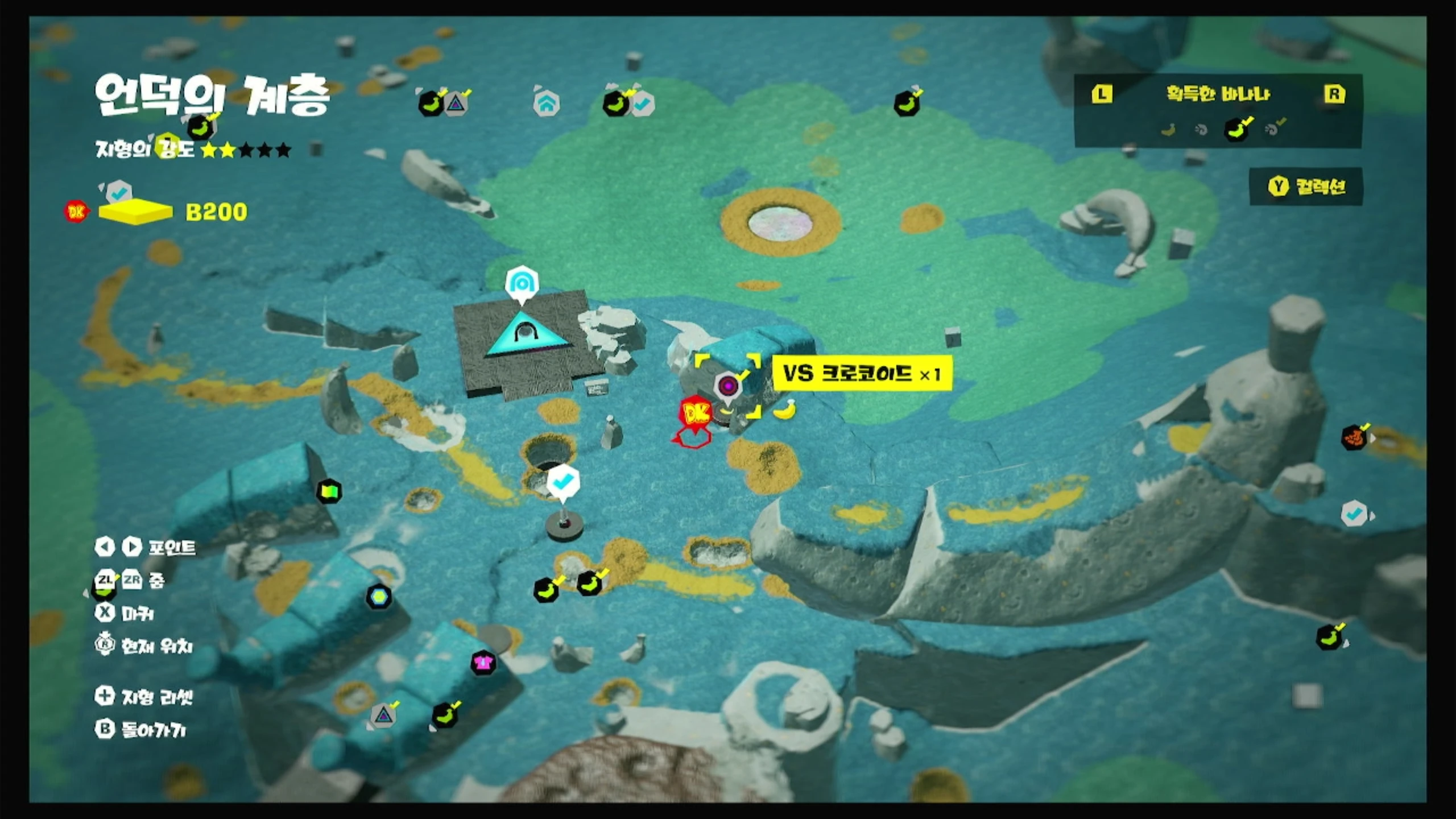
Task: Select the white checkmark checkpoint marker above the pedestal
Action: click(x=563, y=482)
